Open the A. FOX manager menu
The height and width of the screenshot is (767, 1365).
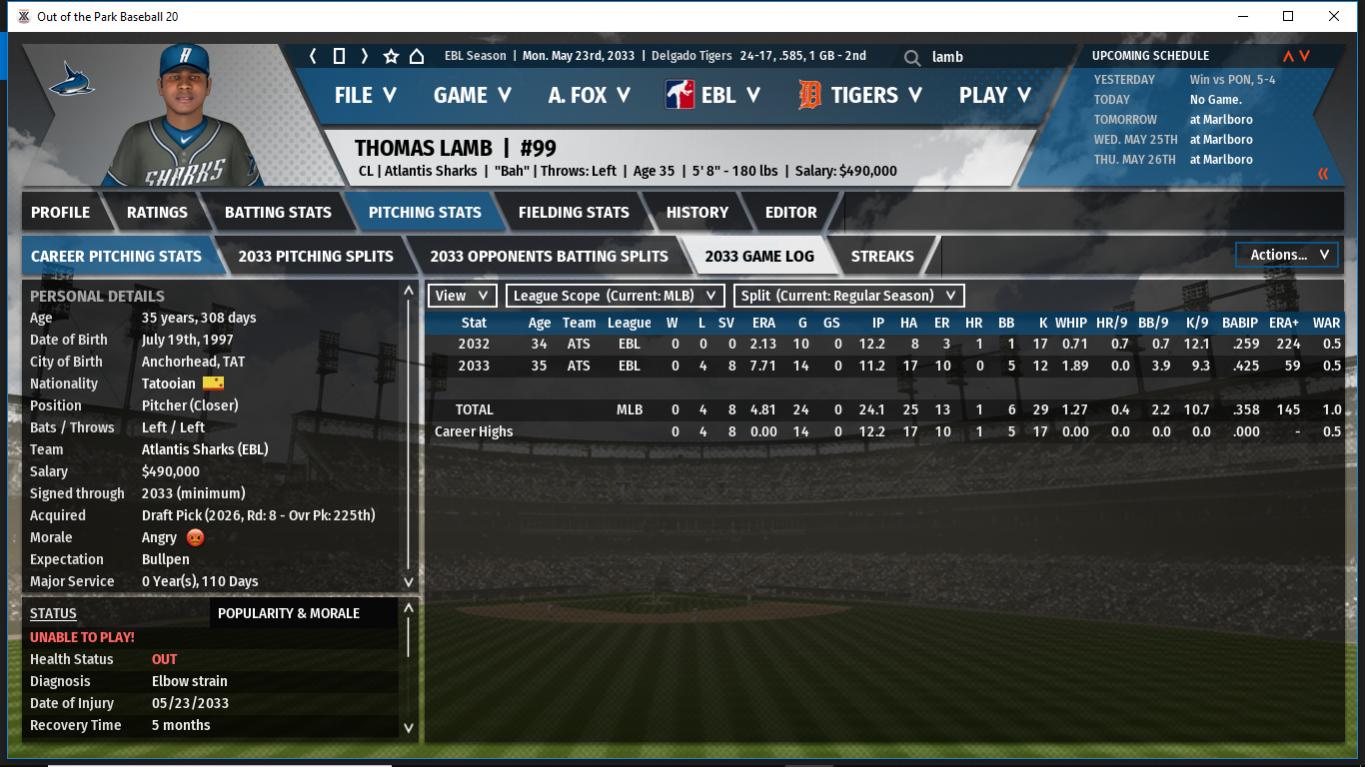pos(589,95)
